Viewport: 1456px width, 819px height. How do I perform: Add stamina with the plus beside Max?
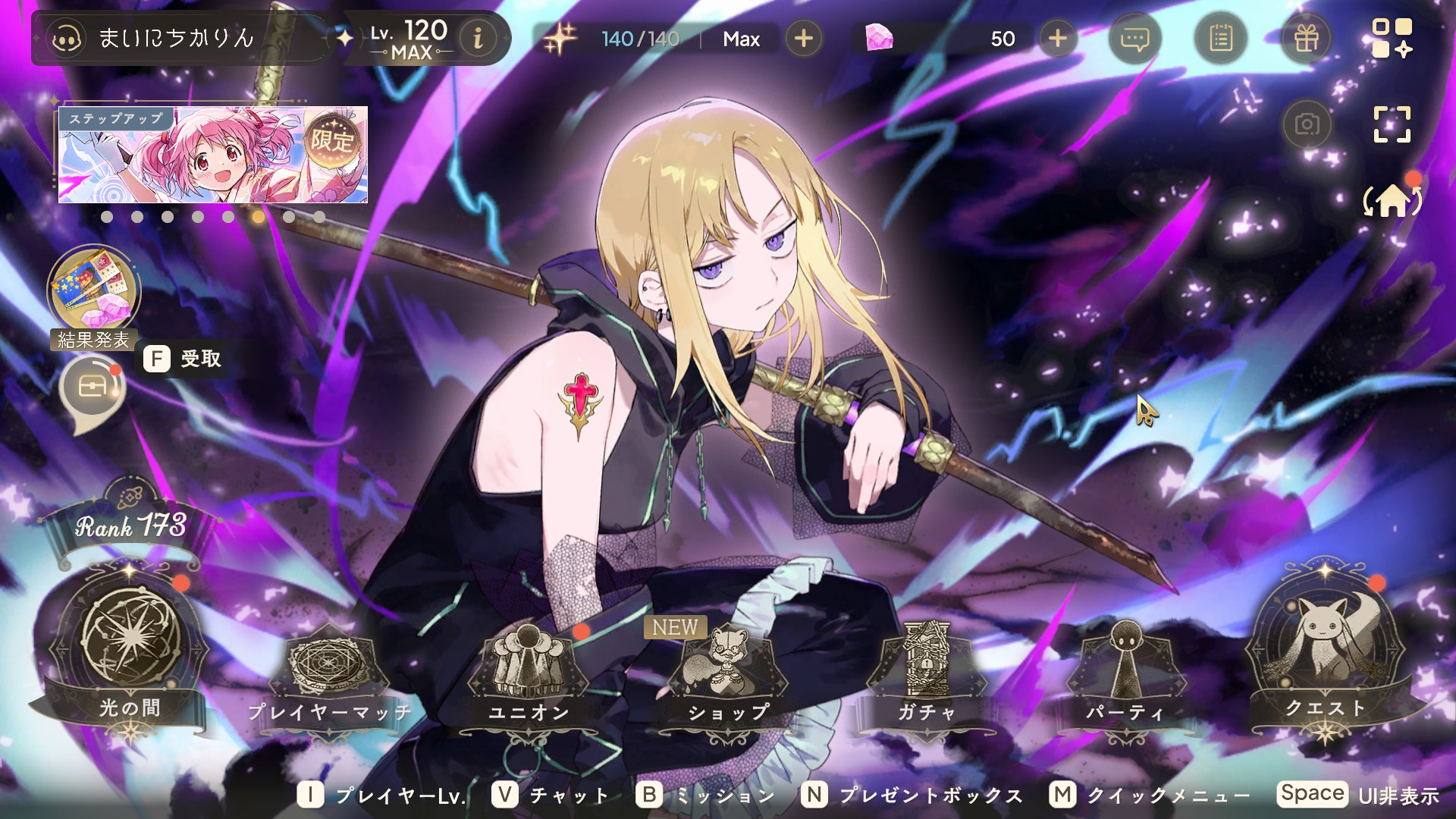(x=804, y=38)
